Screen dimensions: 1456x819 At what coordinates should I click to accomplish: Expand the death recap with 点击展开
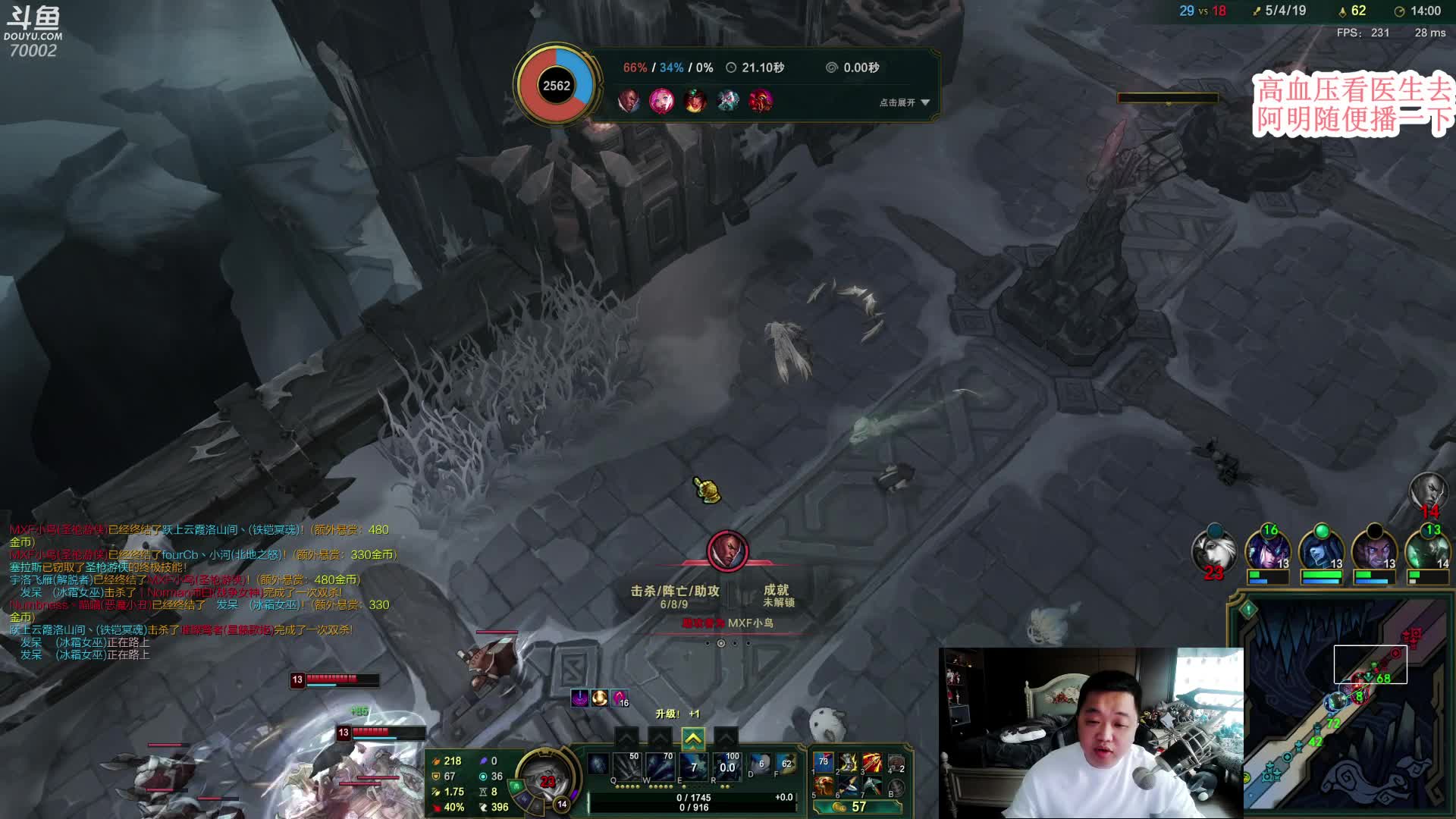904,102
